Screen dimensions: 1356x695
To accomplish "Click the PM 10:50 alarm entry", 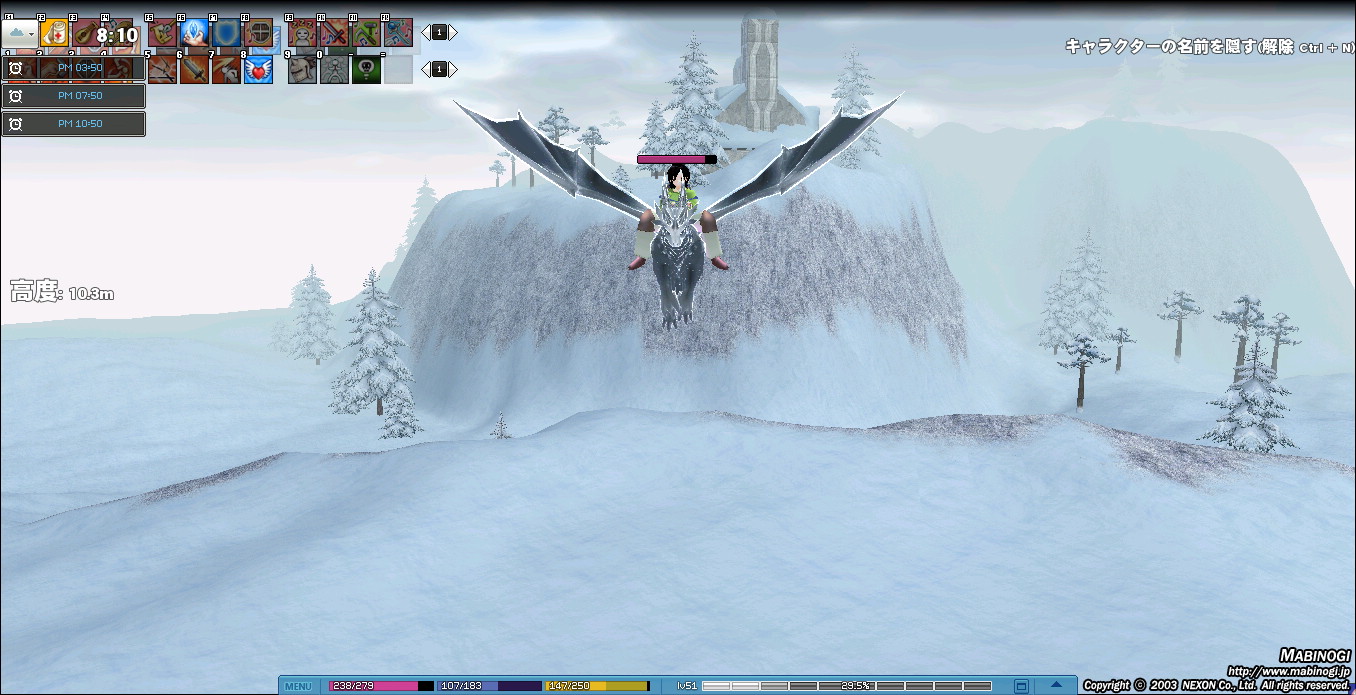I will point(74,124).
